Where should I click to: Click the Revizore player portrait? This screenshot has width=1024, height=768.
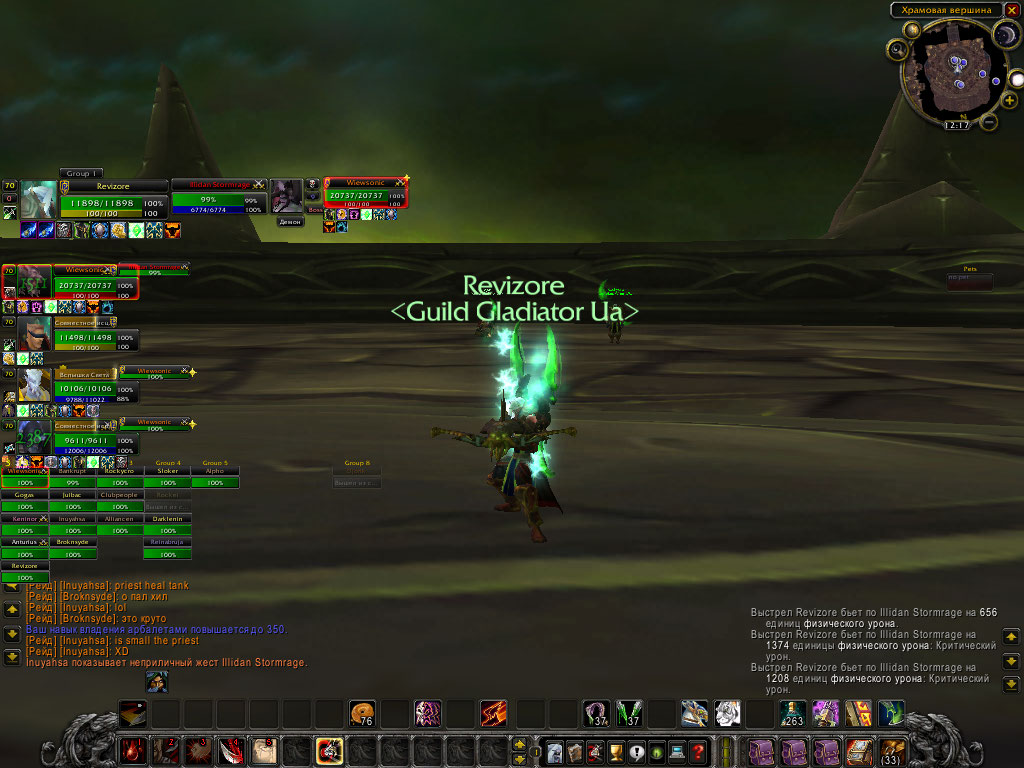pos(39,200)
